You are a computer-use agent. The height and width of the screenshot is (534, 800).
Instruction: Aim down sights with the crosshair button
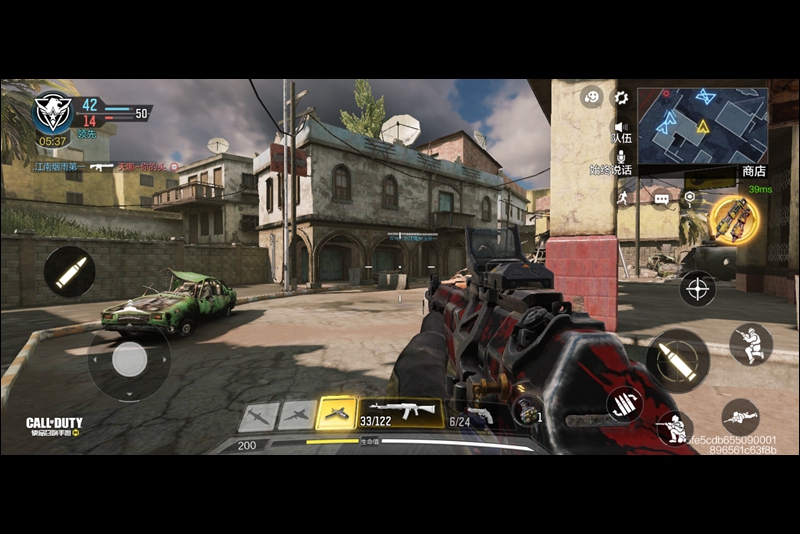pos(697,289)
